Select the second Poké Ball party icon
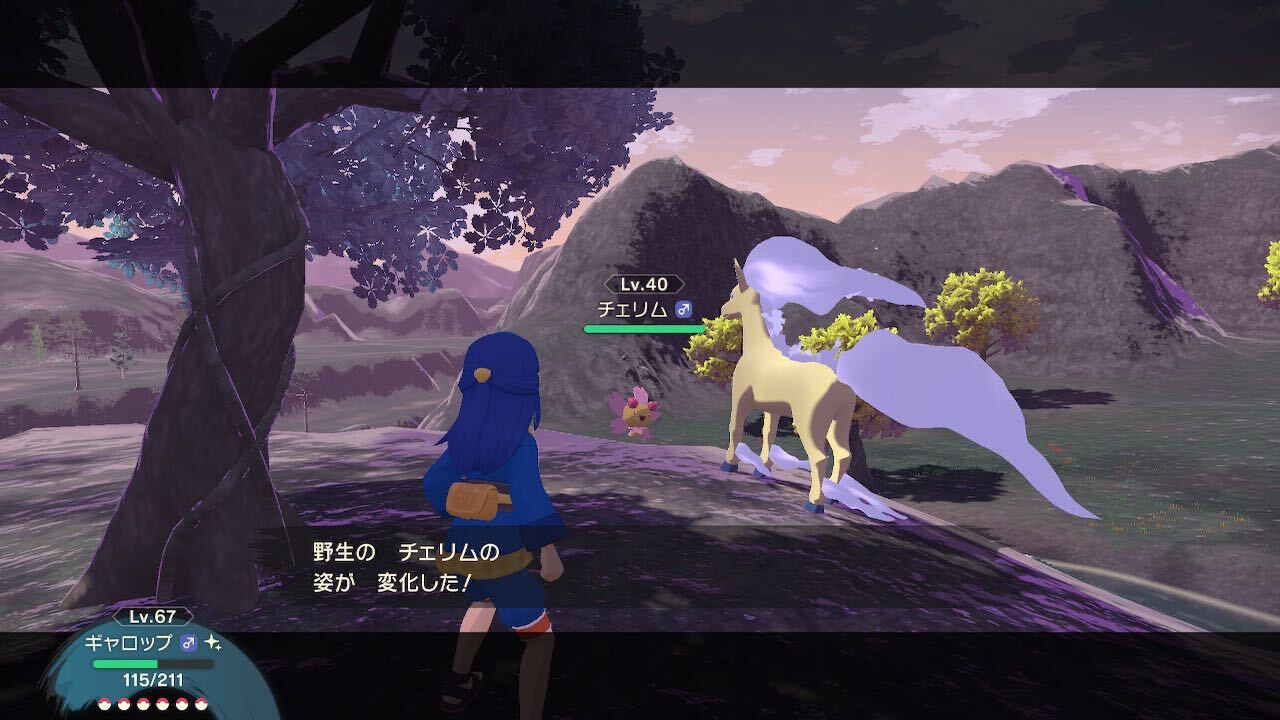Image resolution: width=1280 pixels, height=720 pixels. [125, 704]
